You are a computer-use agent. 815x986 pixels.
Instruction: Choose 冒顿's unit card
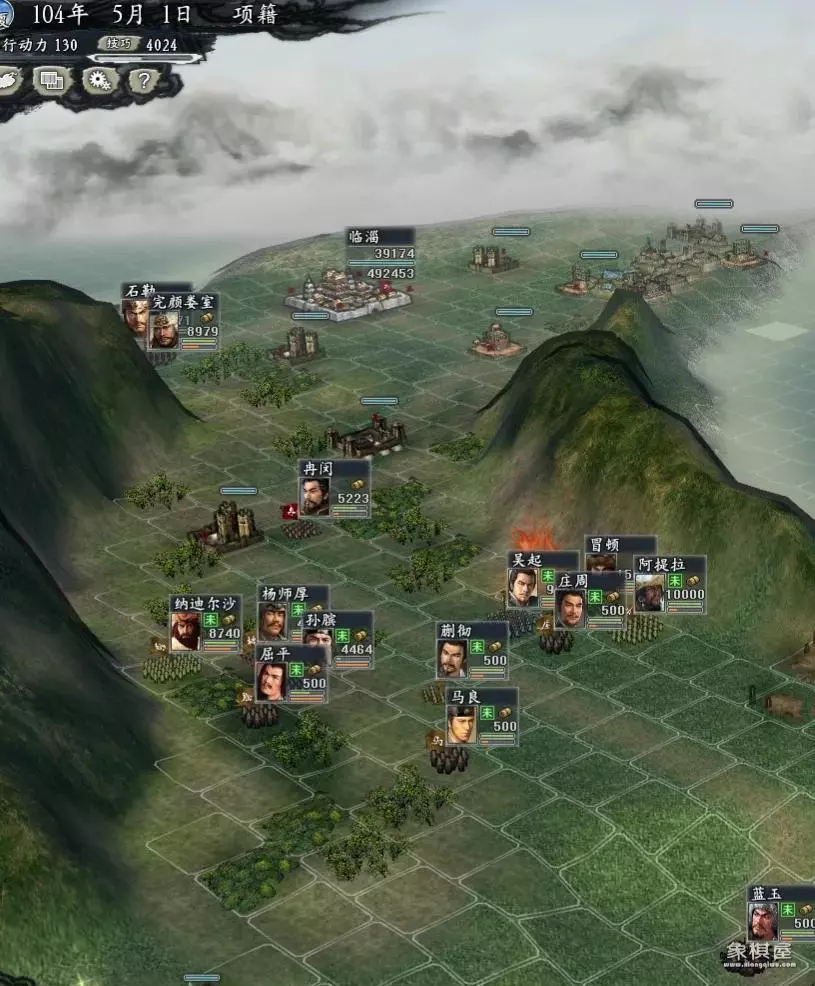[620, 546]
